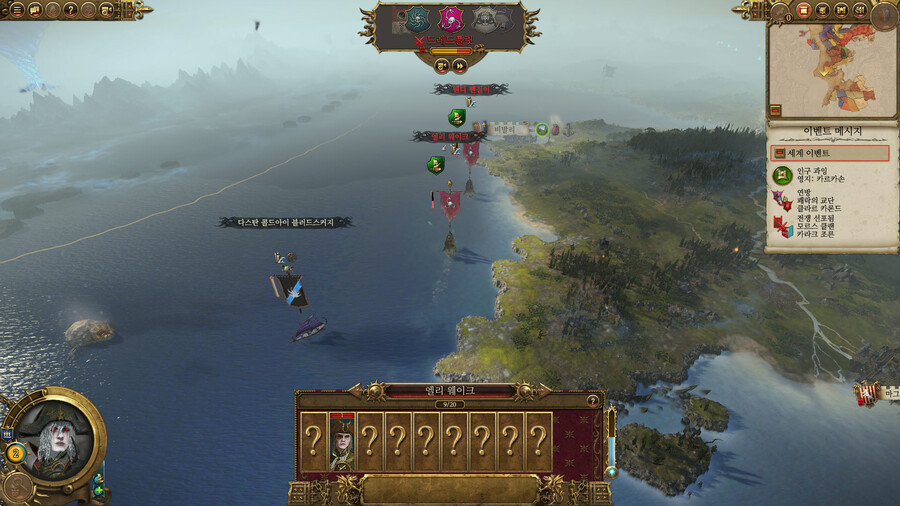Toggle the small red minimap list button

pyautogui.click(x=775, y=110)
